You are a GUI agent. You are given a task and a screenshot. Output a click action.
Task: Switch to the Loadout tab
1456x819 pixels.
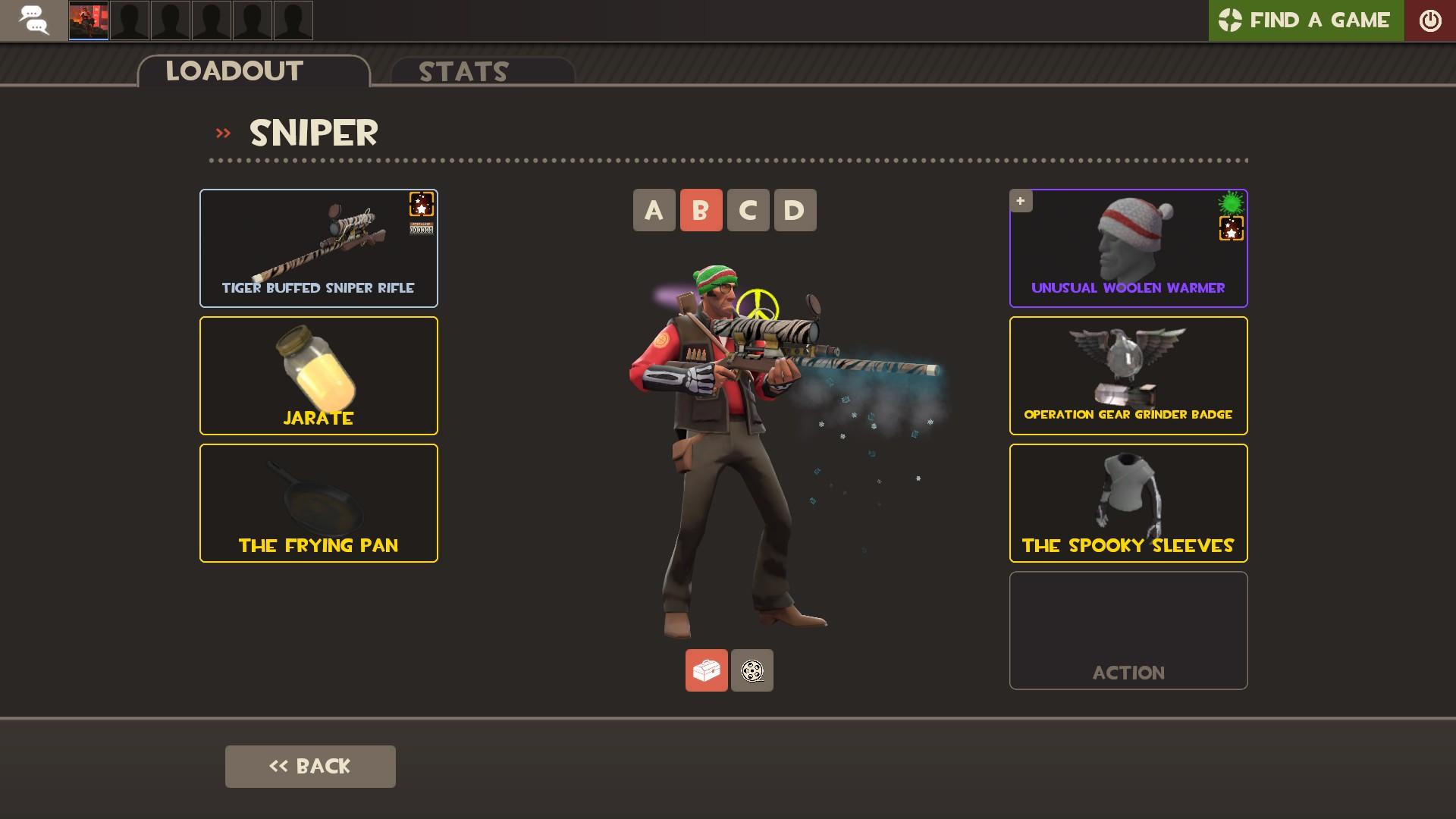tap(234, 71)
